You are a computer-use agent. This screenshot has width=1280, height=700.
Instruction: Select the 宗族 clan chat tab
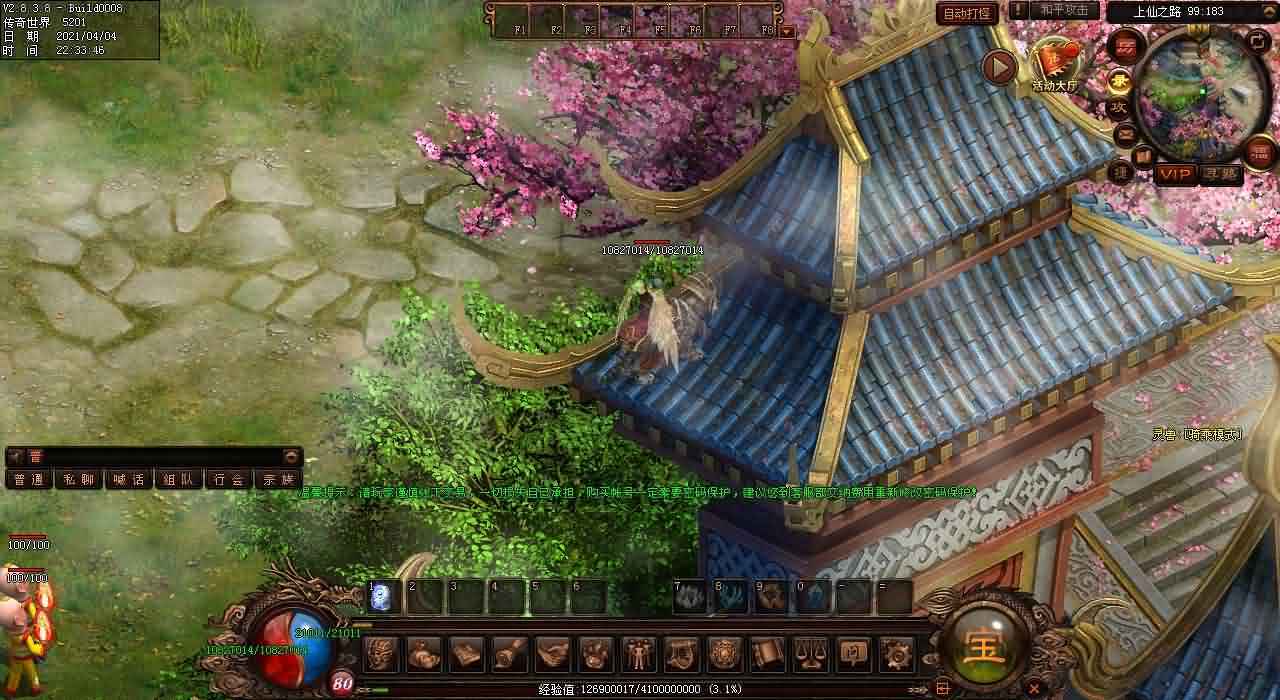click(278, 479)
